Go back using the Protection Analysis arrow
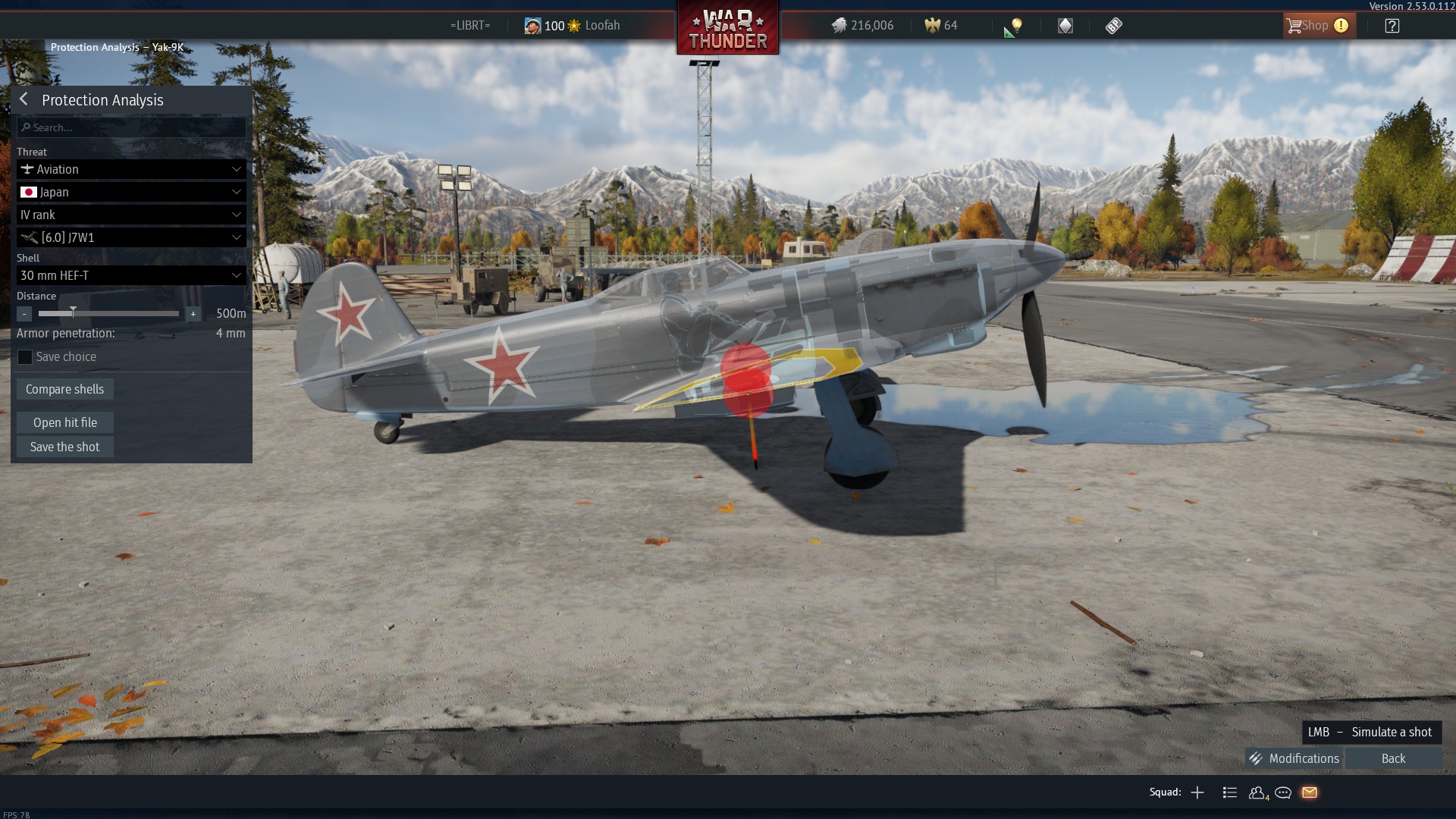This screenshot has width=1456, height=819. click(24, 99)
